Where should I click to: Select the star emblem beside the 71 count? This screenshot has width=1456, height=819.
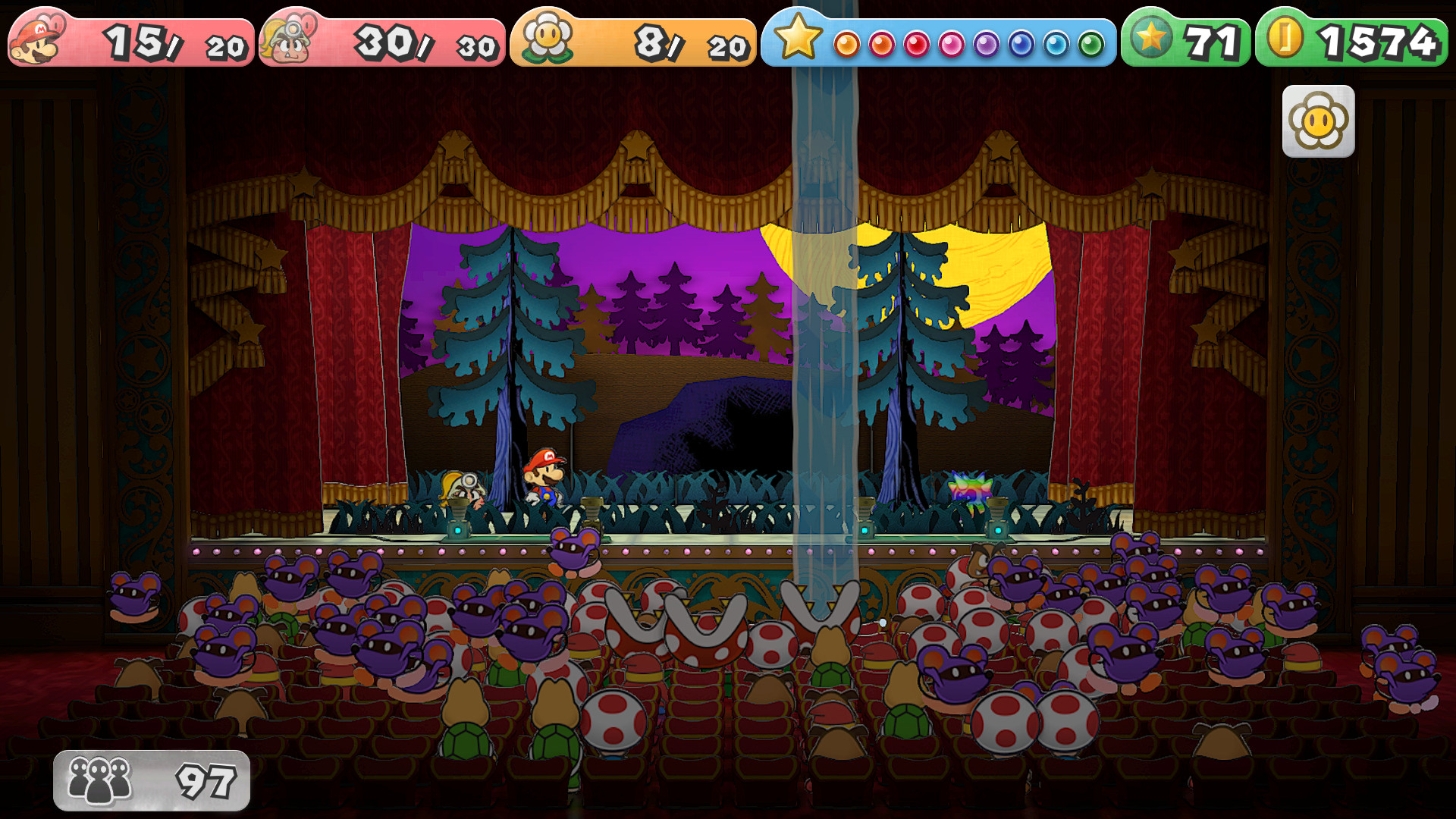point(1153,34)
